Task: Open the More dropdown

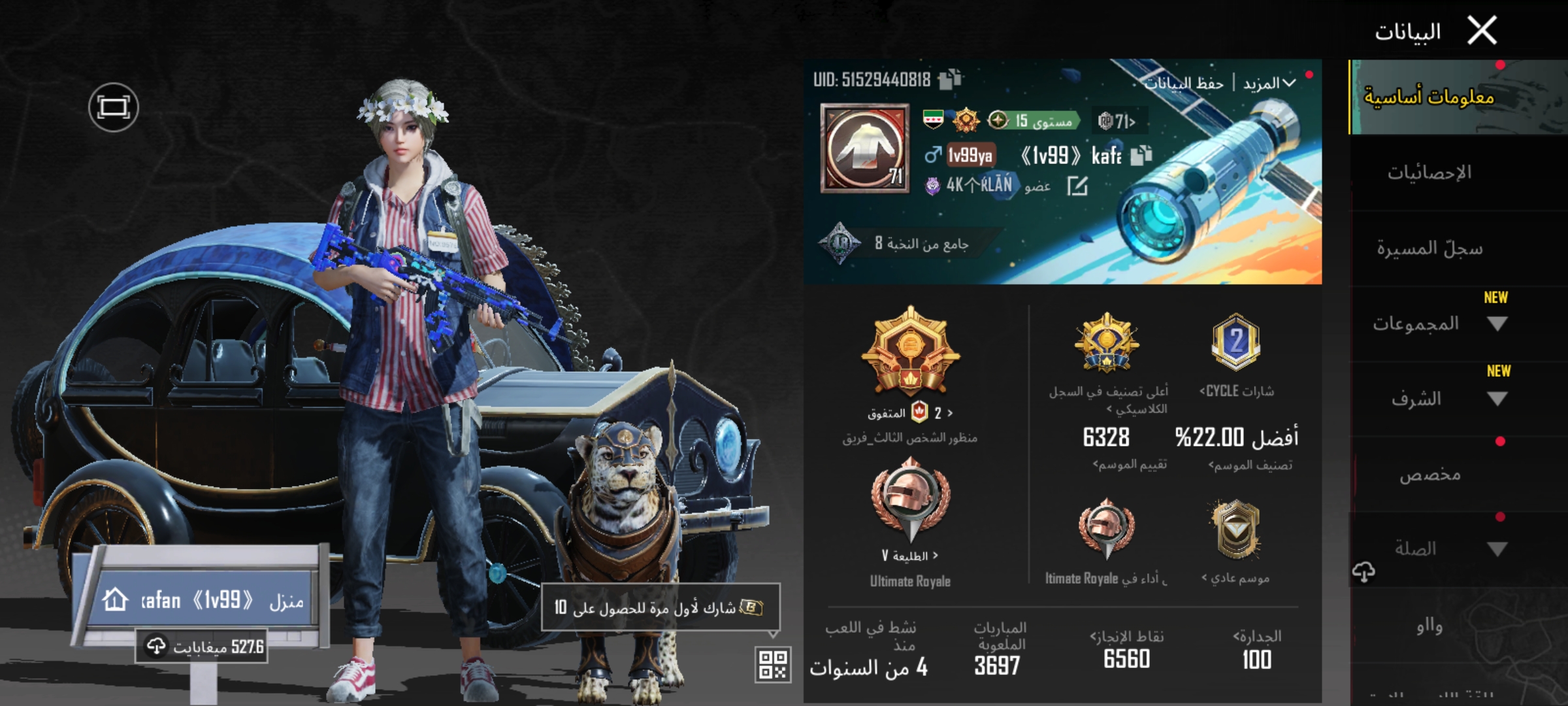Action: [x=1269, y=84]
